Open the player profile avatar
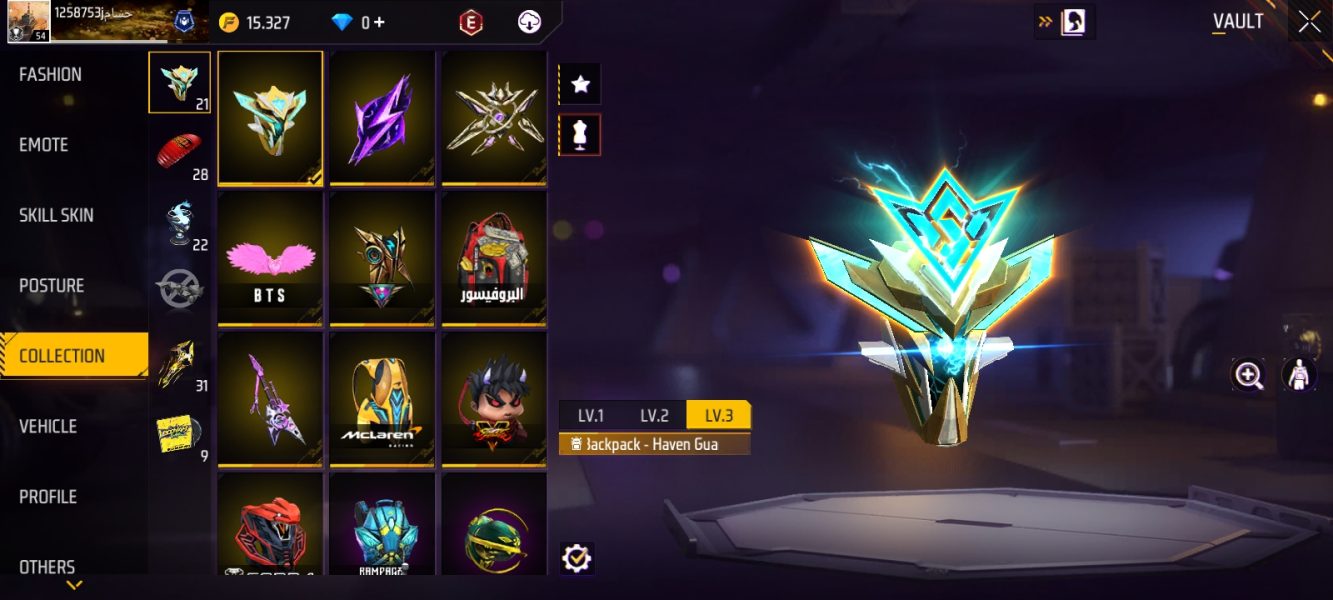Viewport: 1333px width, 600px height. (28, 21)
